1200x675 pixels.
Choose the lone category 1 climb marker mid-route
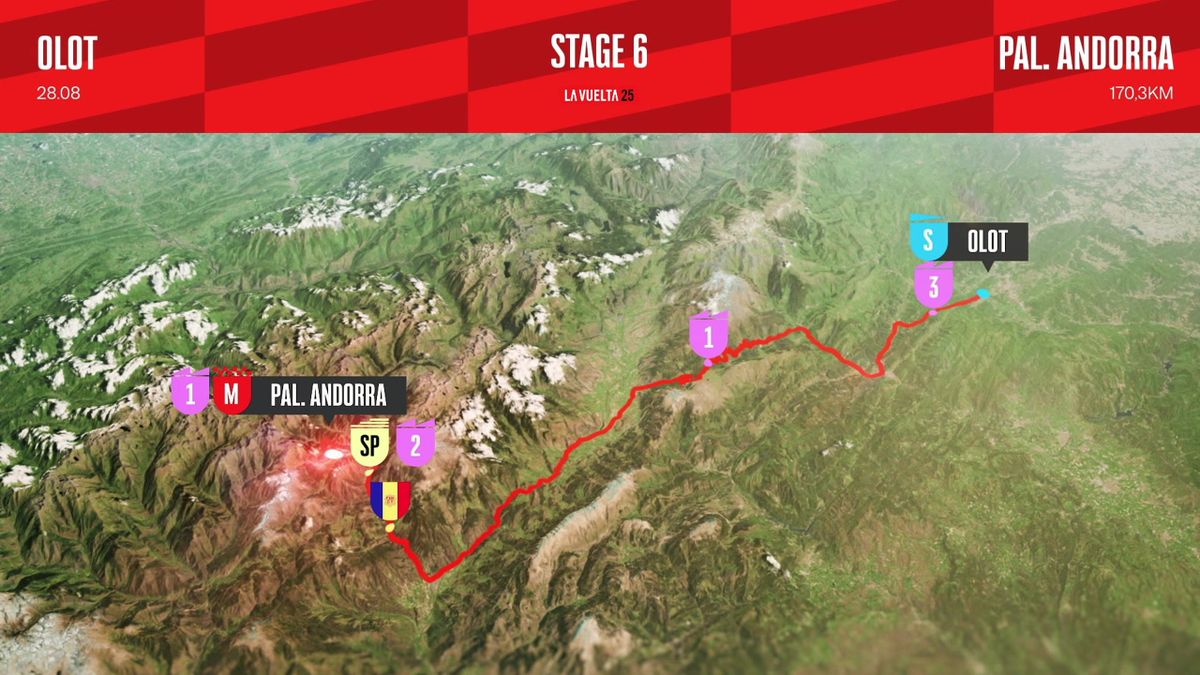(709, 337)
